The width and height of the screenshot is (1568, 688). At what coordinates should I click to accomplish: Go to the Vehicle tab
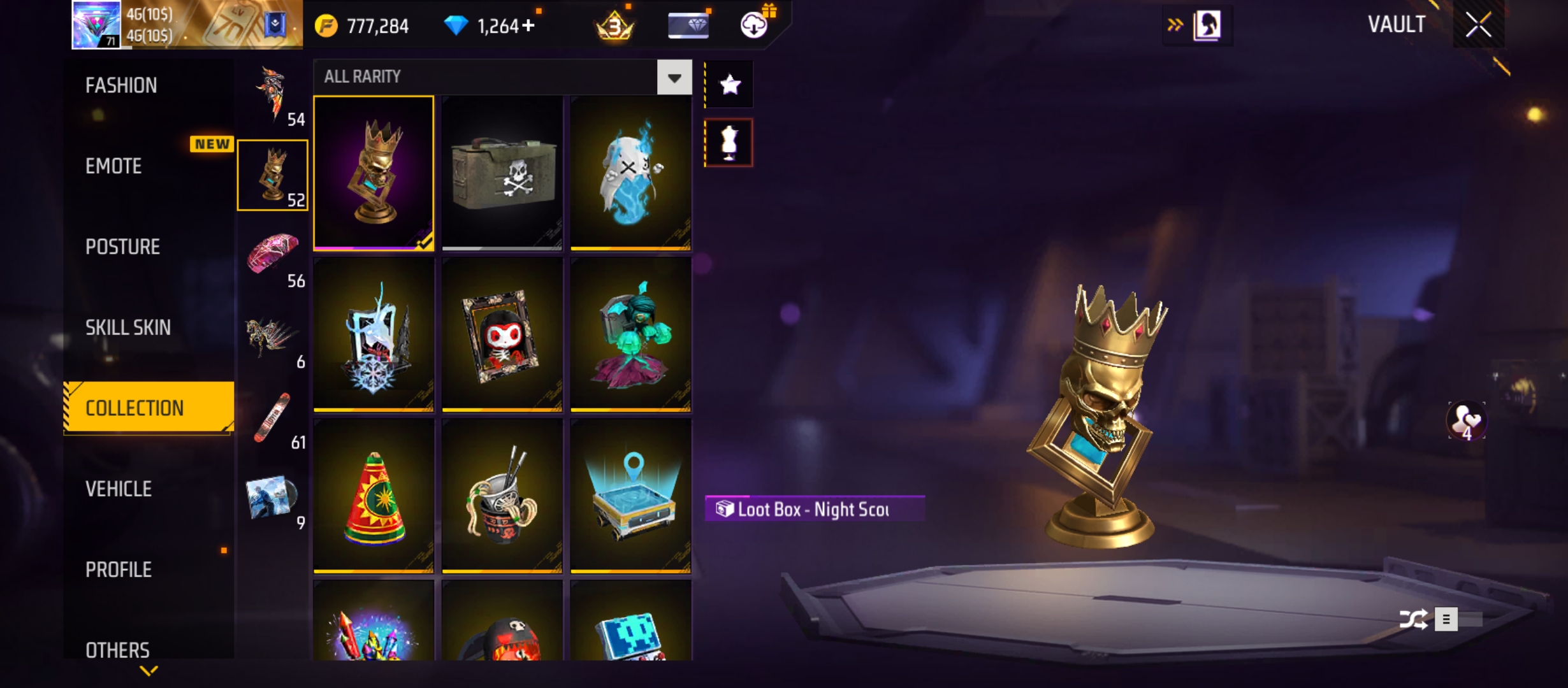(119, 489)
